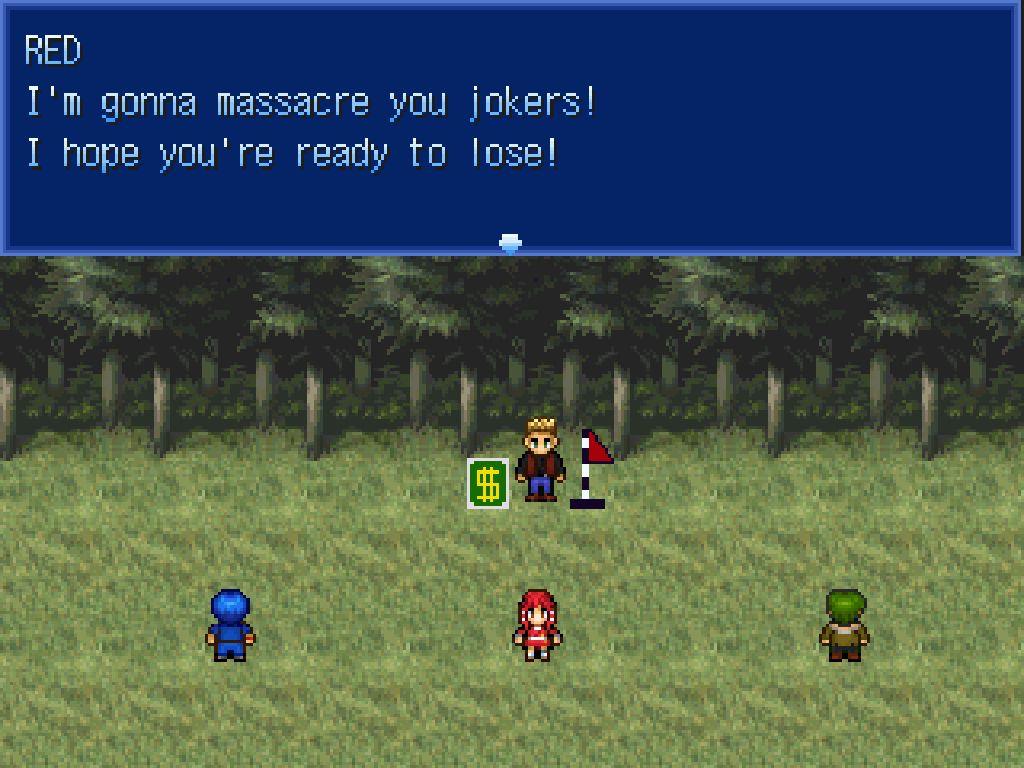Advance dialogue with the continue arrow

tap(510, 243)
